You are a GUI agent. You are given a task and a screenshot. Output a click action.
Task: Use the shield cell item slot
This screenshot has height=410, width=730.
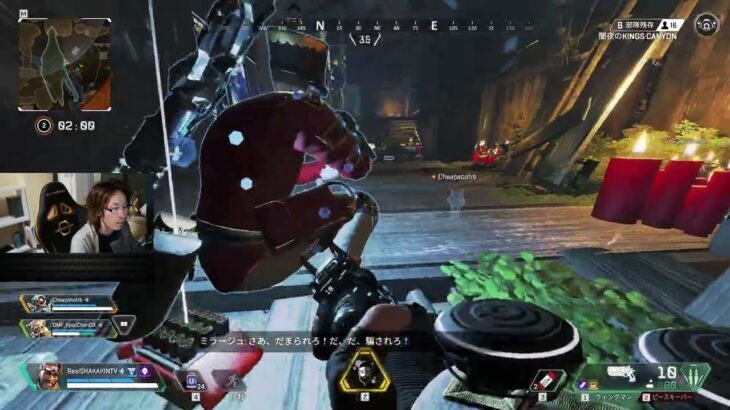[x=192, y=380]
